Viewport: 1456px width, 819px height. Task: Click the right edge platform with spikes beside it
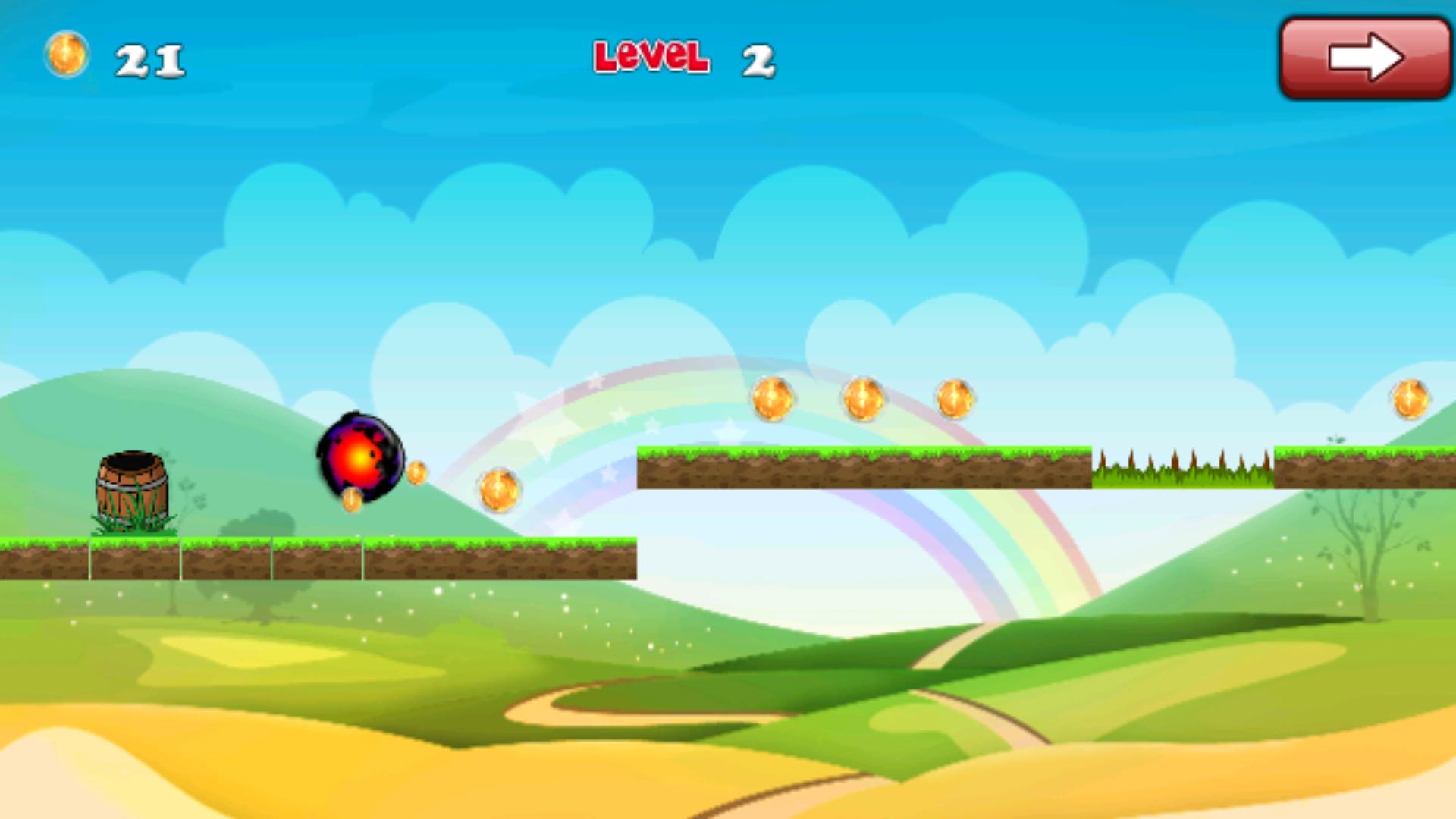(1365, 466)
